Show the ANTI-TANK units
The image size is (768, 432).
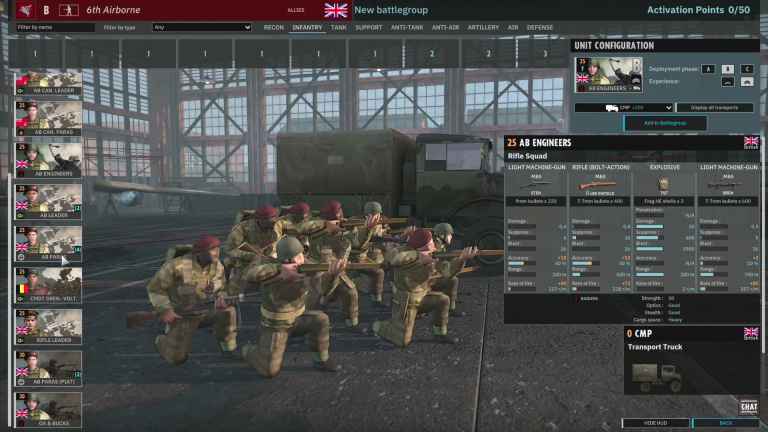coord(406,28)
